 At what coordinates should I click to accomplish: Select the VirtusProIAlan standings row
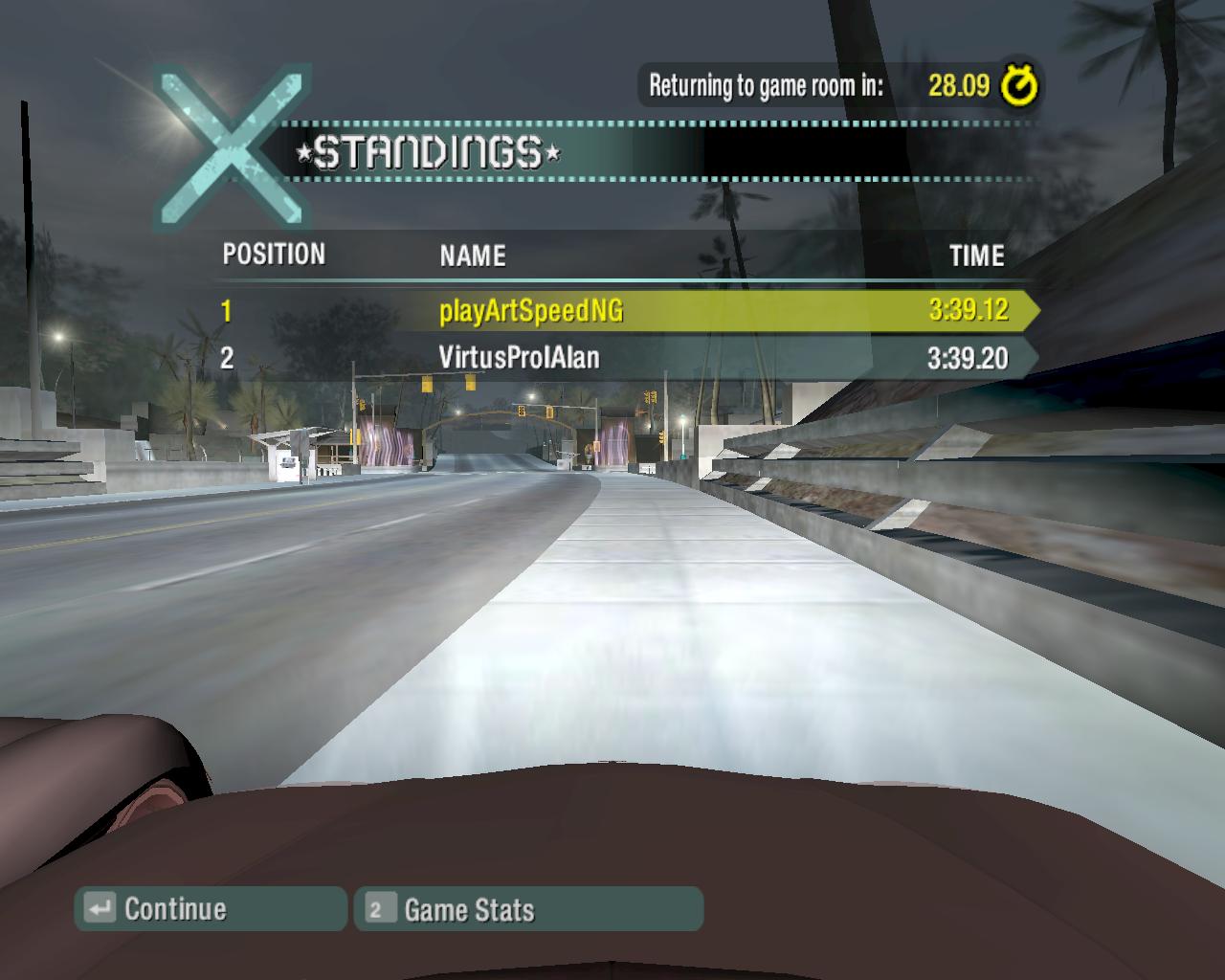622,358
